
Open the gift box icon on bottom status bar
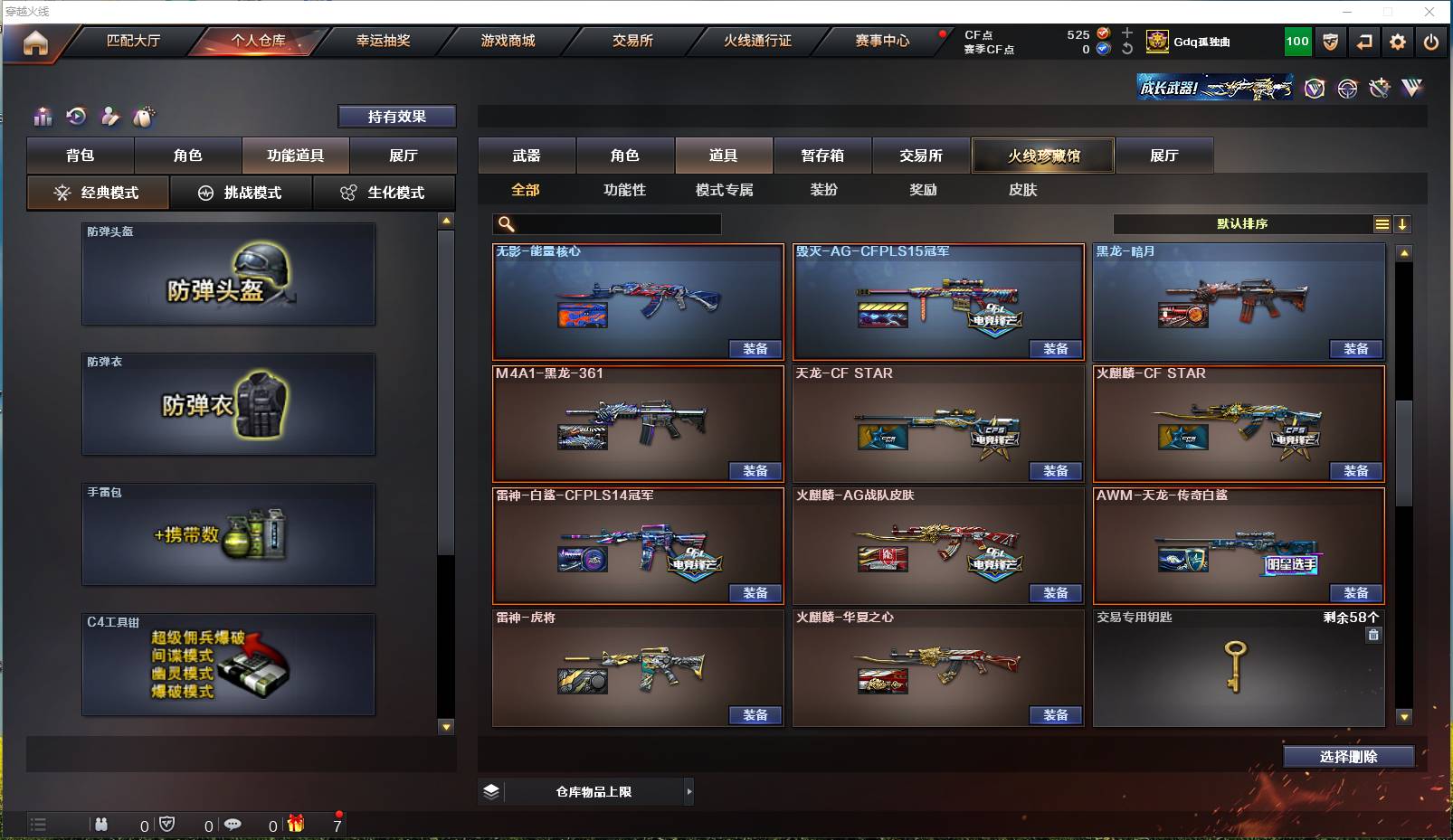[295, 825]
